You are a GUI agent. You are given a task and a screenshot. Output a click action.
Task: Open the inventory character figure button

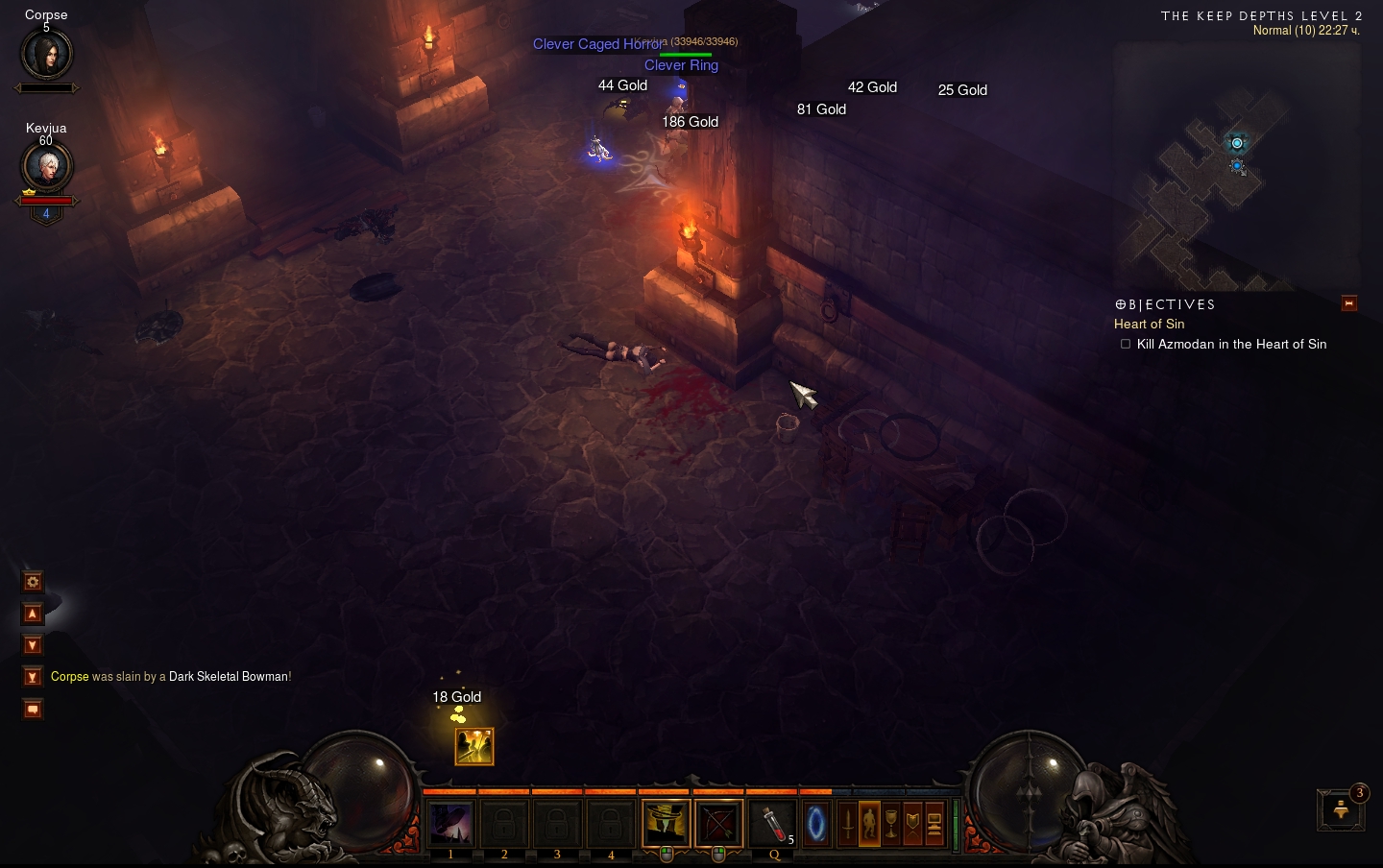(869, 824)
